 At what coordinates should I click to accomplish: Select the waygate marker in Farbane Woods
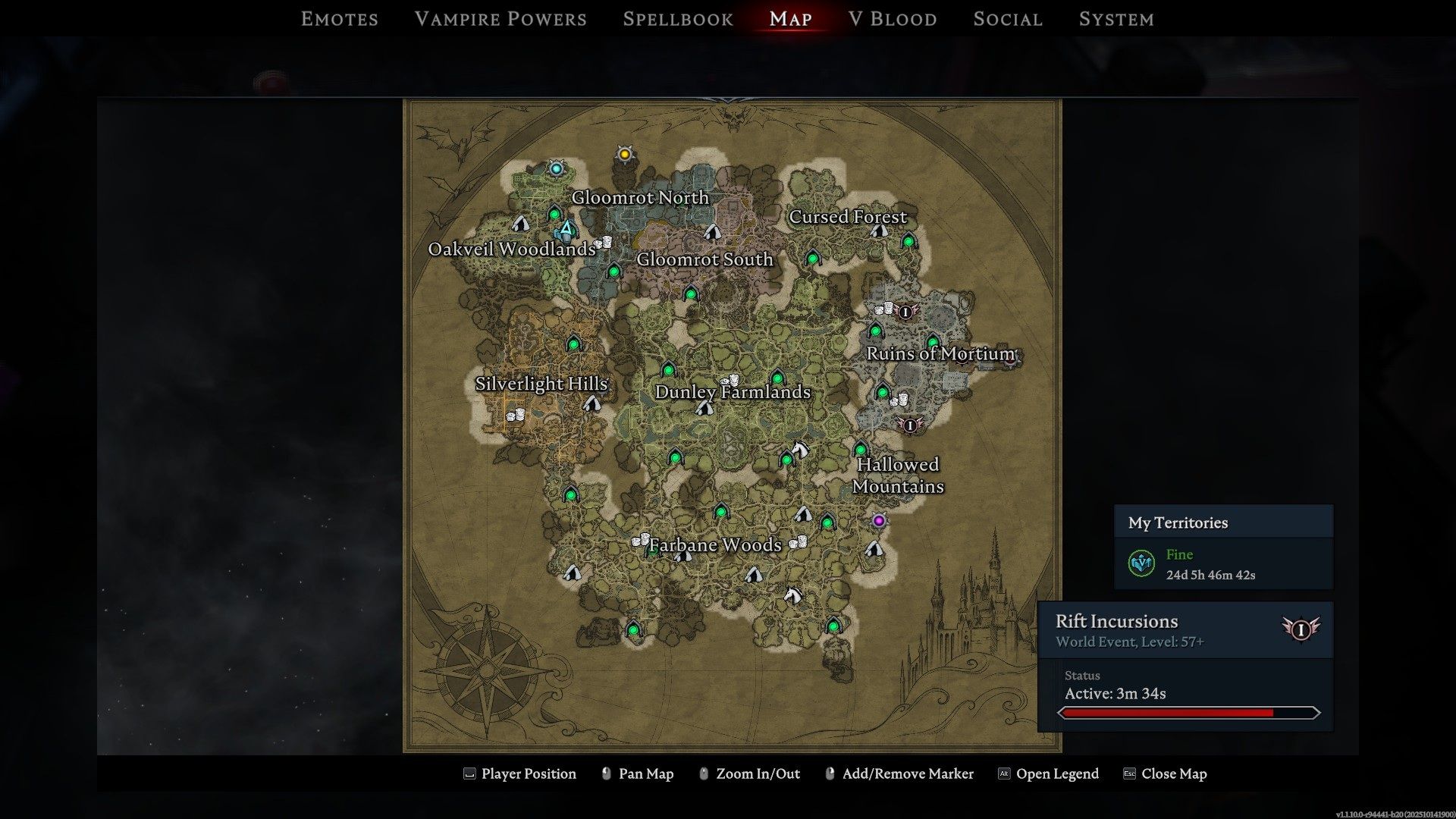[x=720, y=513]
